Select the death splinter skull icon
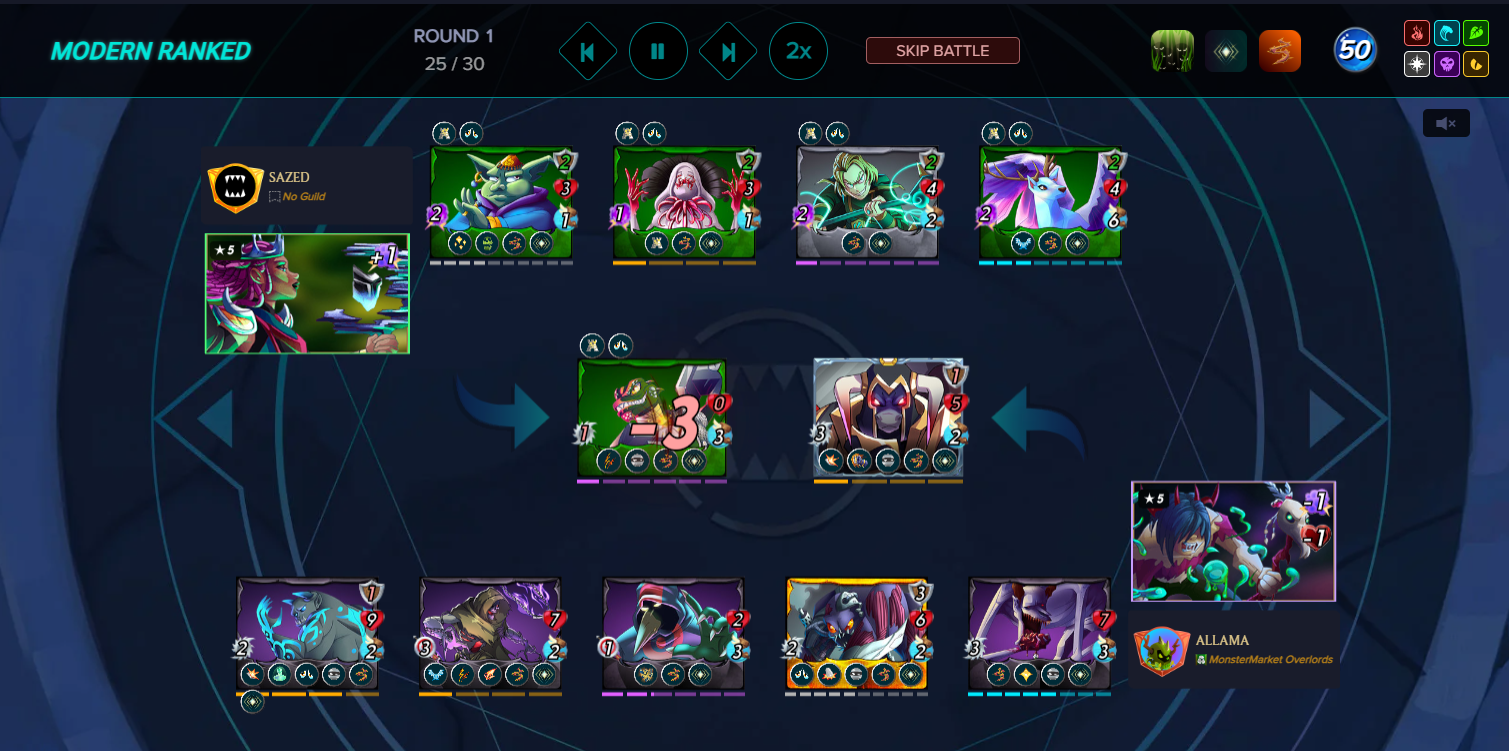1509x751 pixels. pyautogui.click(x=1445, y=64)
